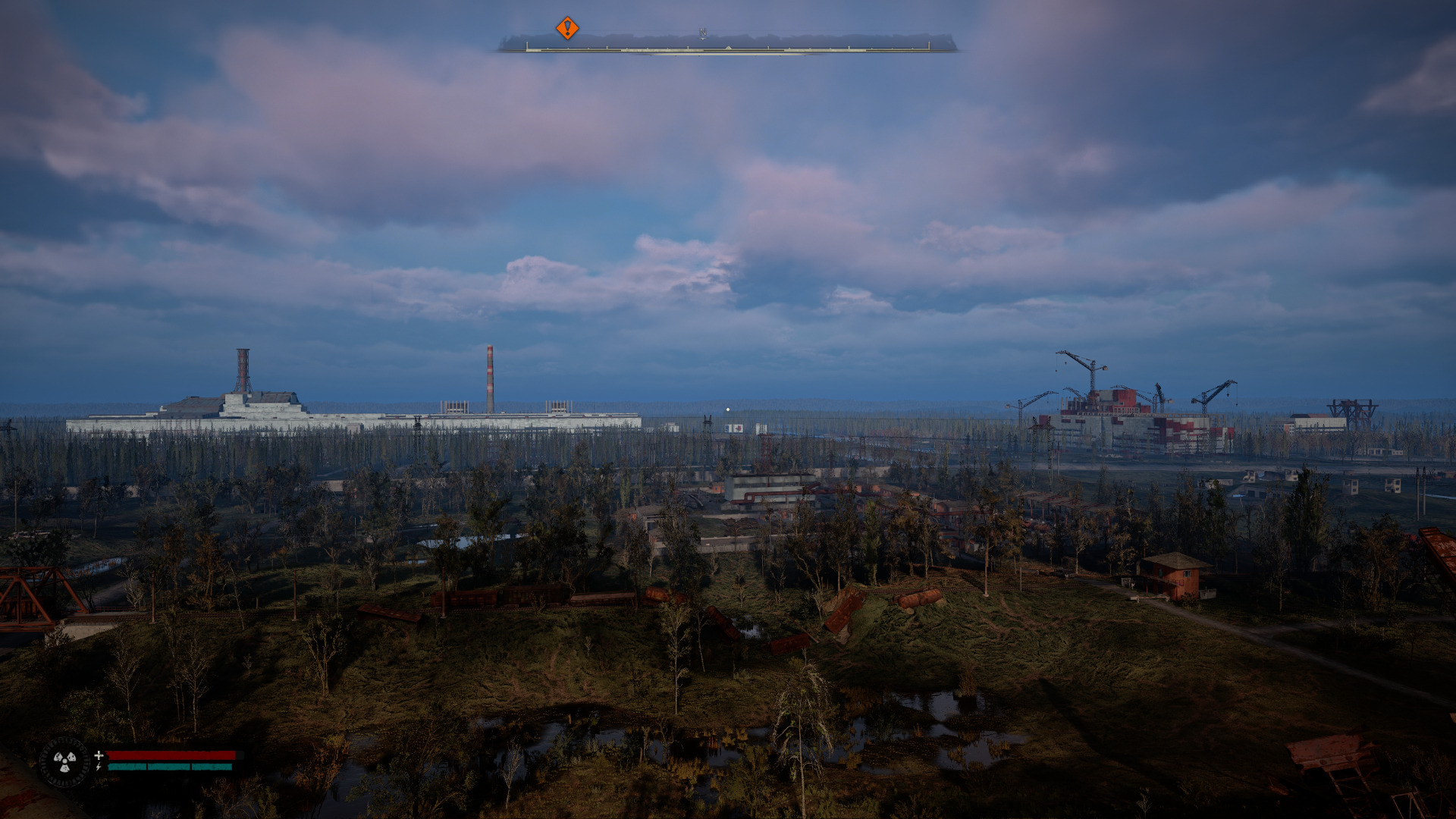Click the radiation trefoil indicator icon
Image resolution: width=1456 pixels, height=819 pixels.
[64, 761]
